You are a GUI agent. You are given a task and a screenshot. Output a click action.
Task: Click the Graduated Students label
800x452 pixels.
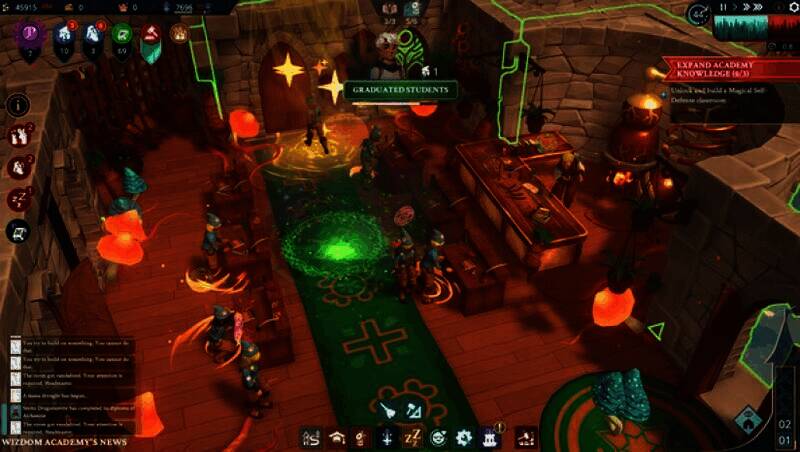399,90
